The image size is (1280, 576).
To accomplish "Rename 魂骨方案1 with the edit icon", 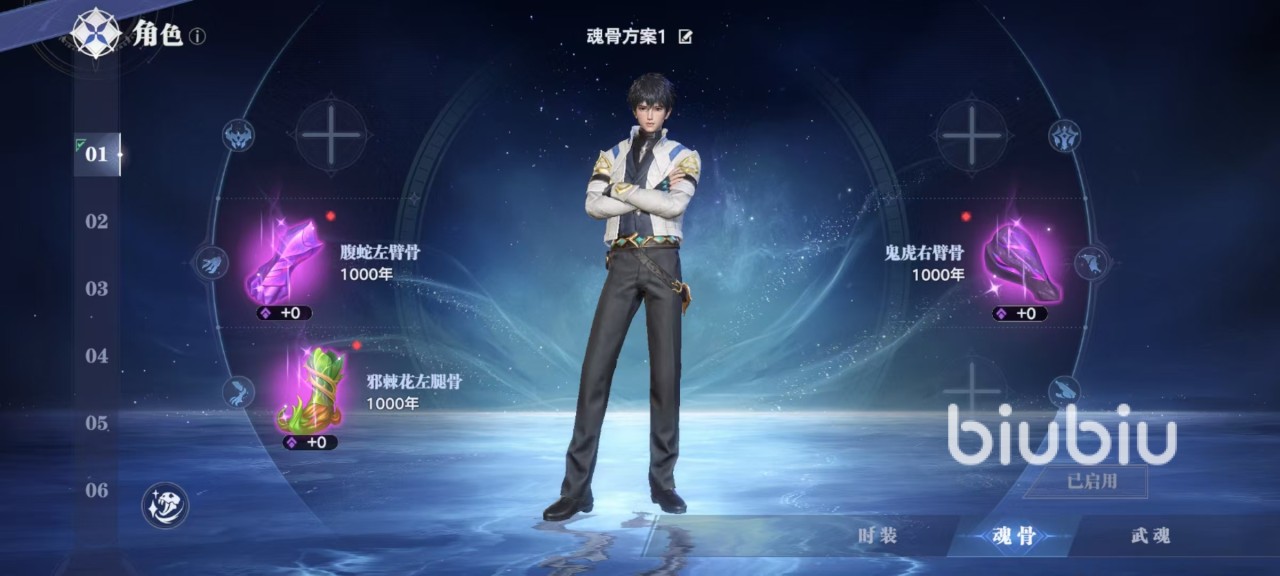I will 685,37.
